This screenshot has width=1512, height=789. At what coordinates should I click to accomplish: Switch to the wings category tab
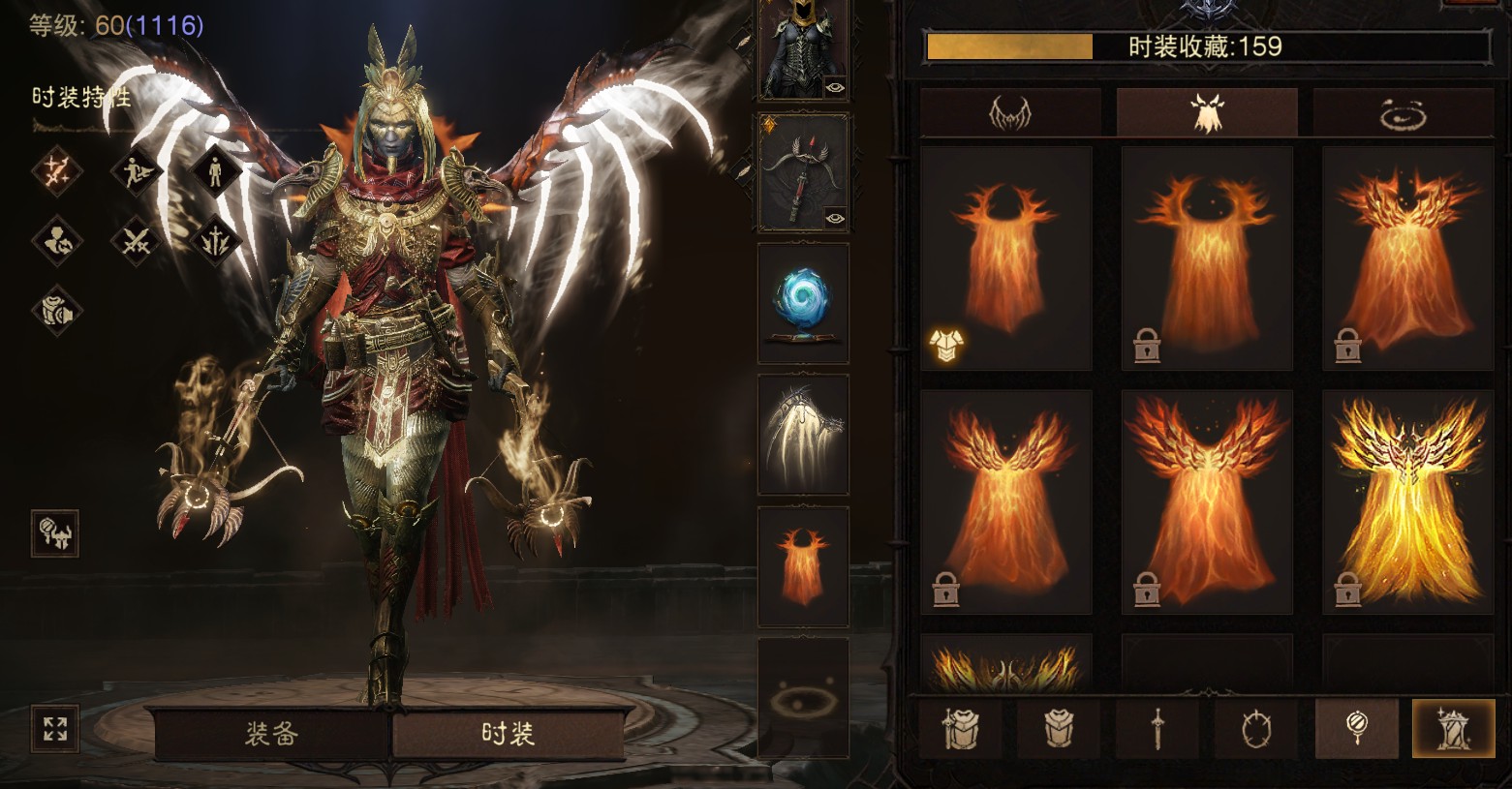(1009, 113)
